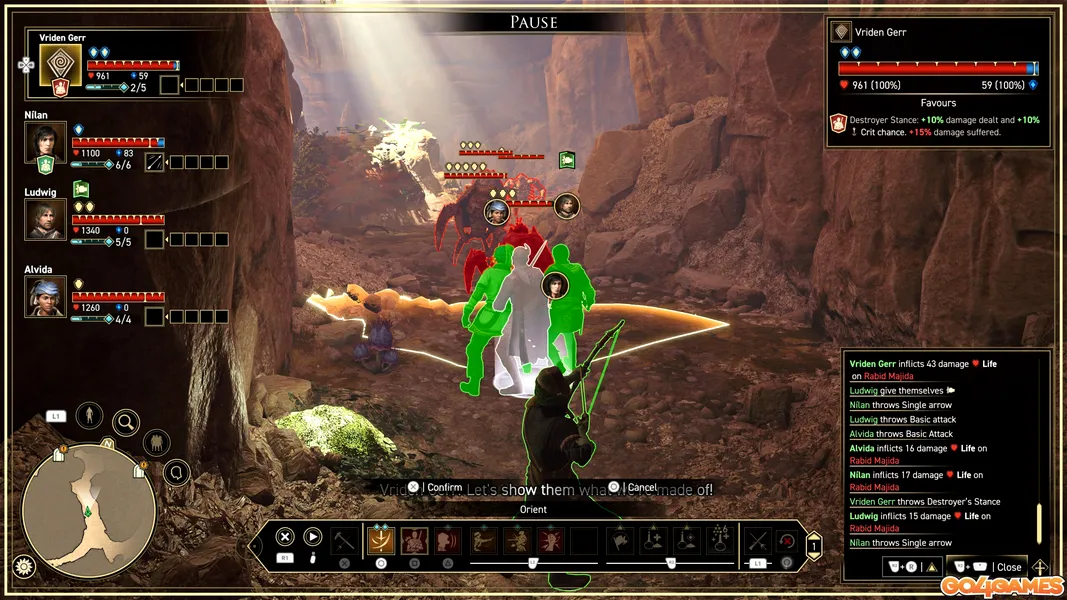Click the cancel X button on action bar
Viewport: 1067px width, 600px height.
pos(285,537)
